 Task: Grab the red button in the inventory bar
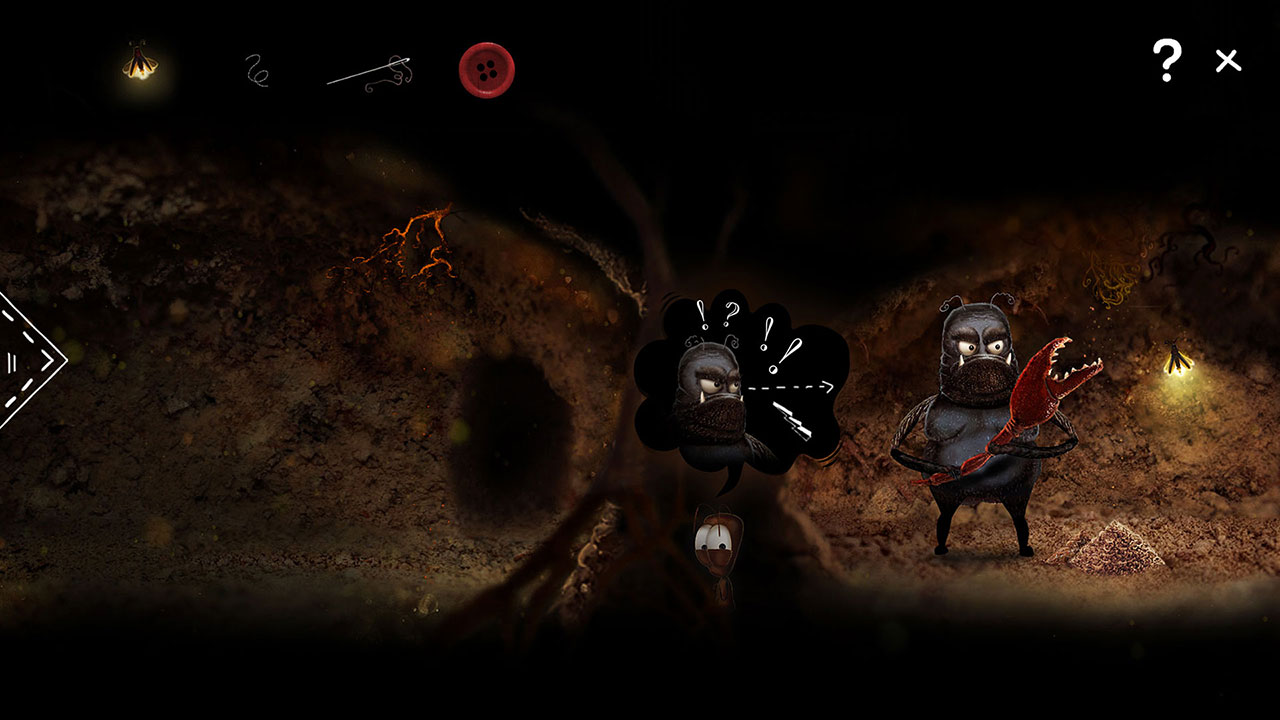[486, 68]
